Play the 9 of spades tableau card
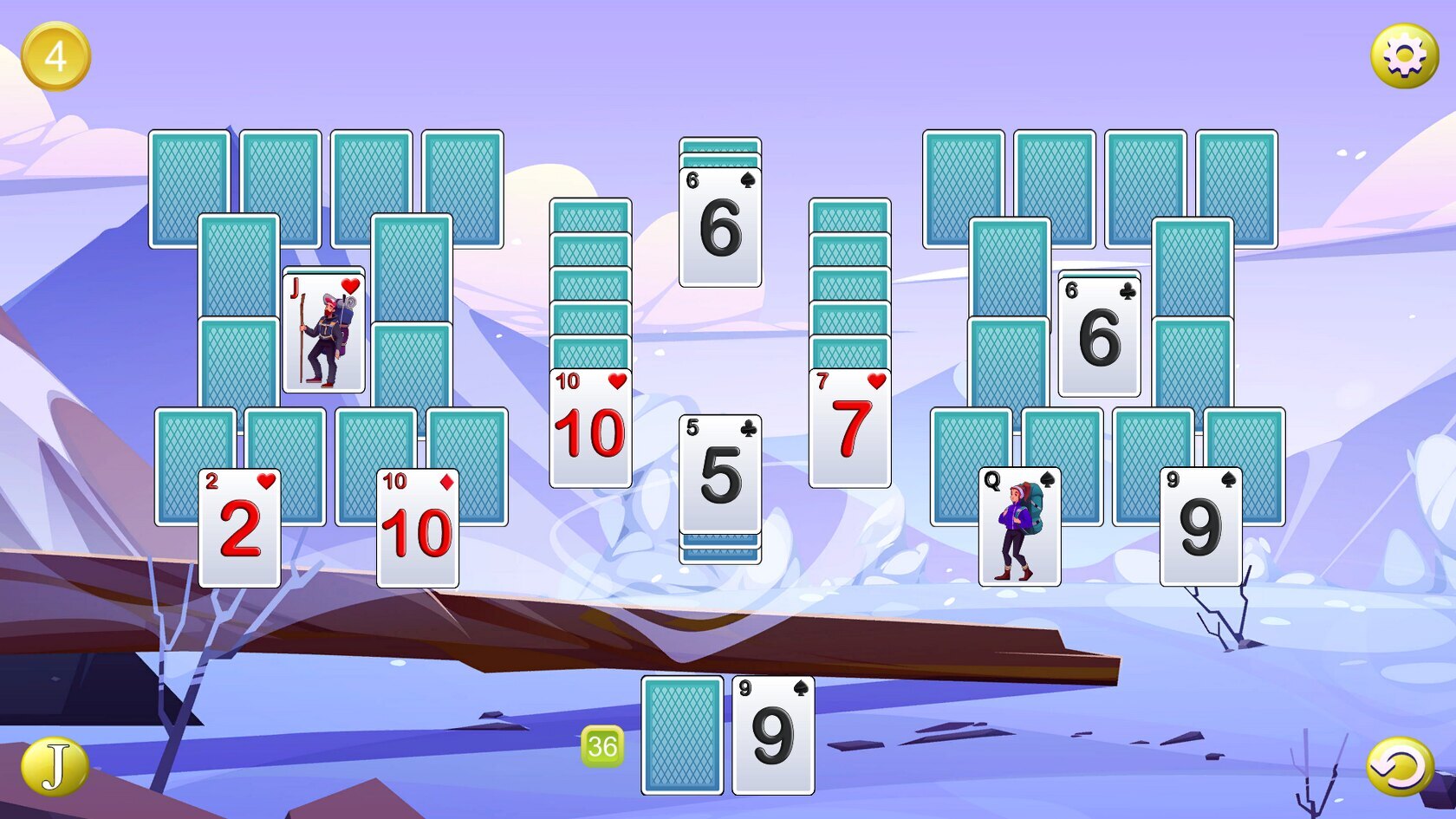The width and height of the screenshot is (1456, 819). 1200,527
